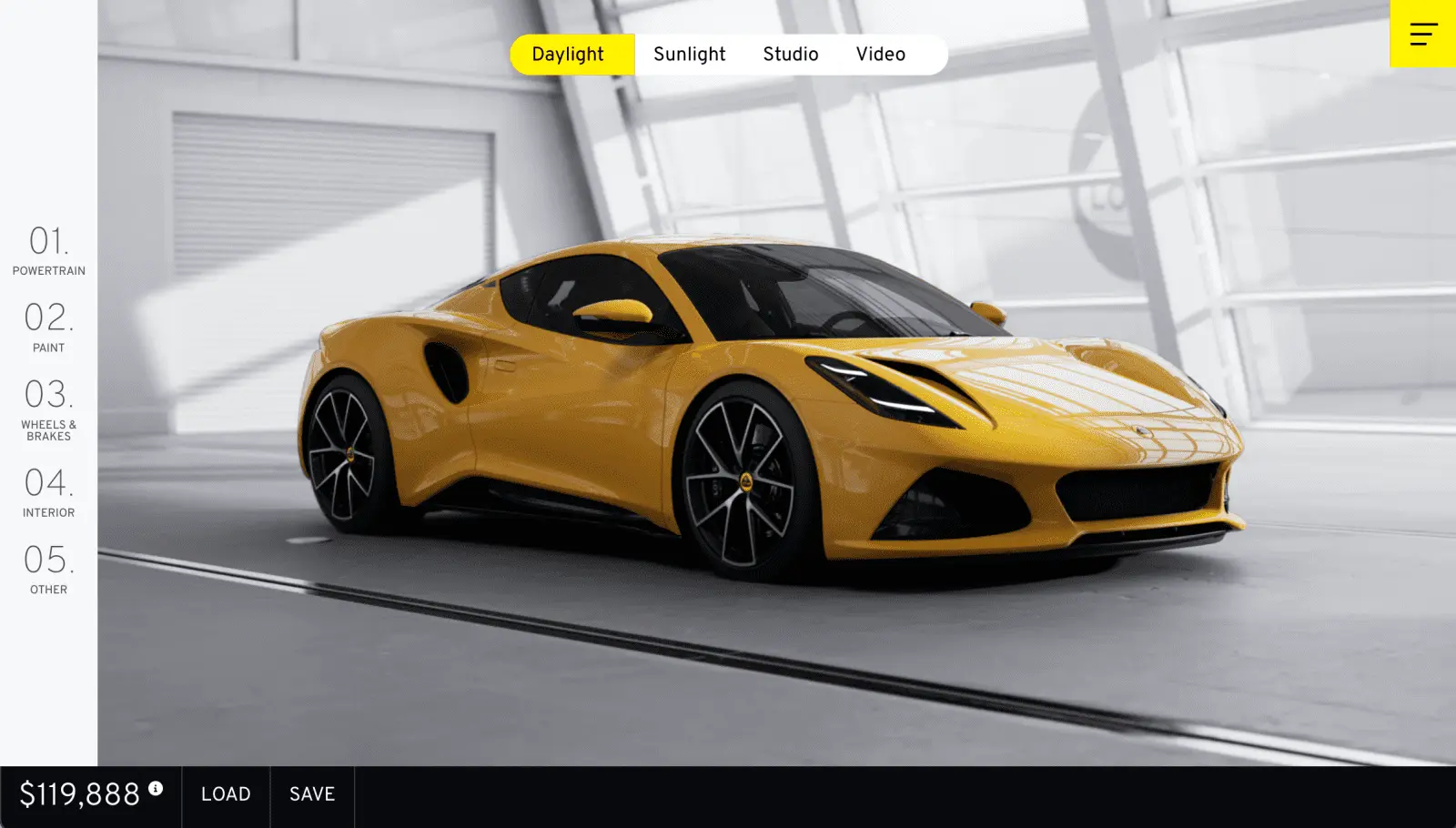Select 03. Wheels & Brakes
Viewport: 1456px width, 828px height.
(49, 409)
